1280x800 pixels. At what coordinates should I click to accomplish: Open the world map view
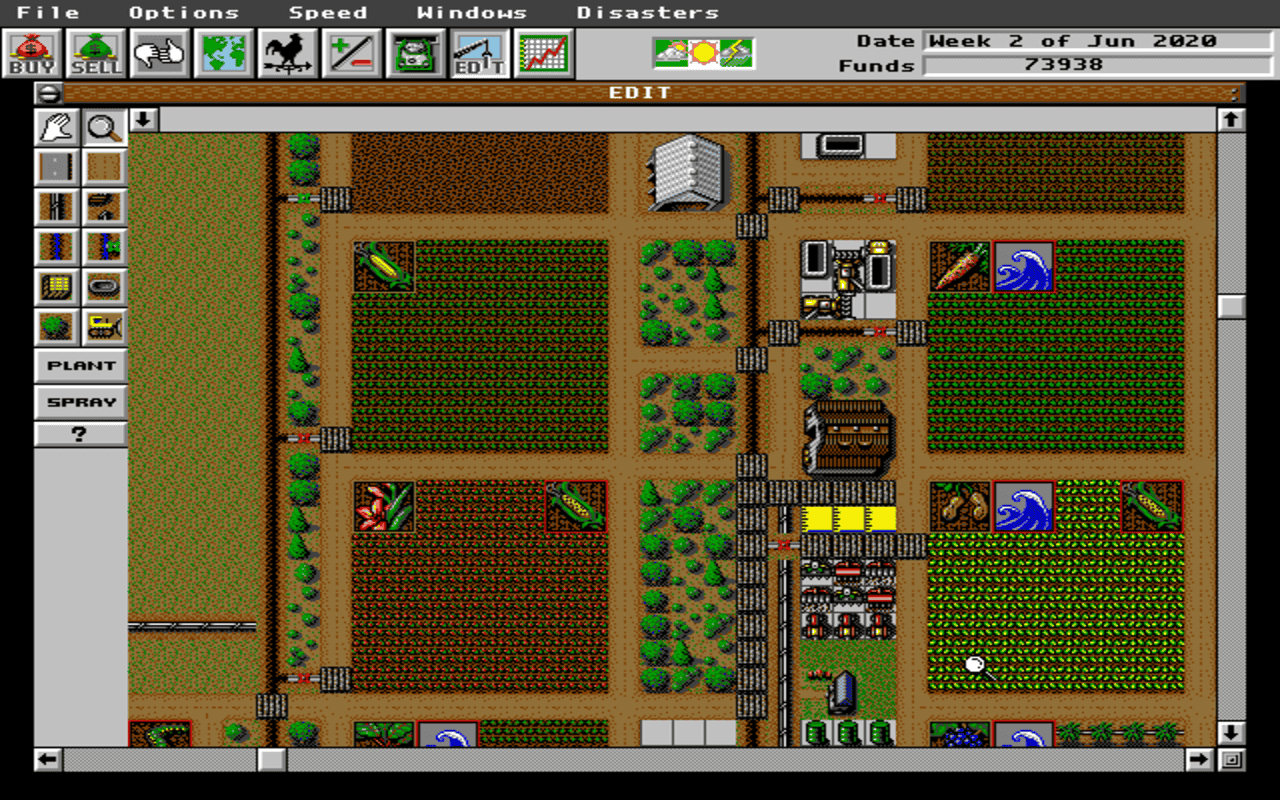221,52
